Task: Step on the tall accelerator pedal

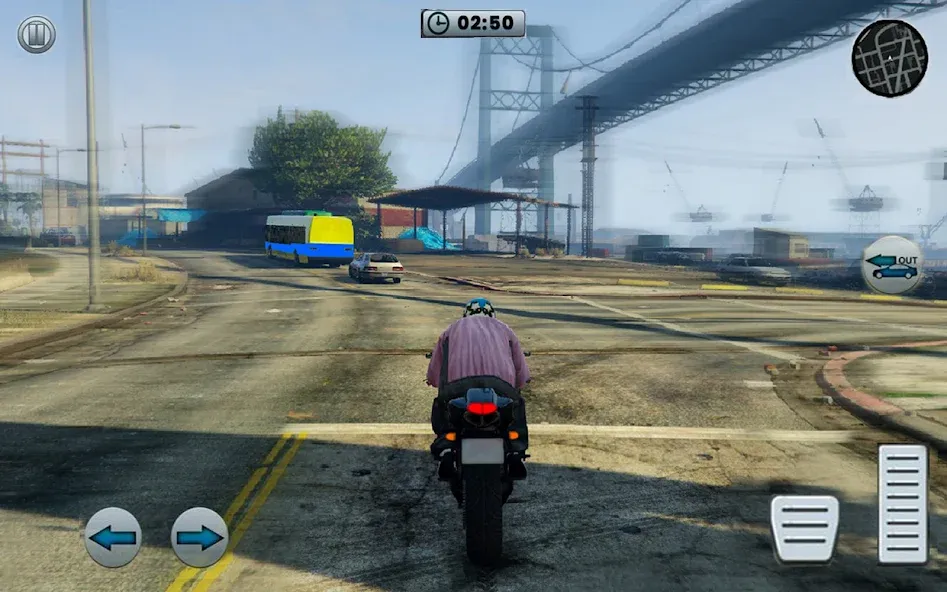Action: point(902,503)
